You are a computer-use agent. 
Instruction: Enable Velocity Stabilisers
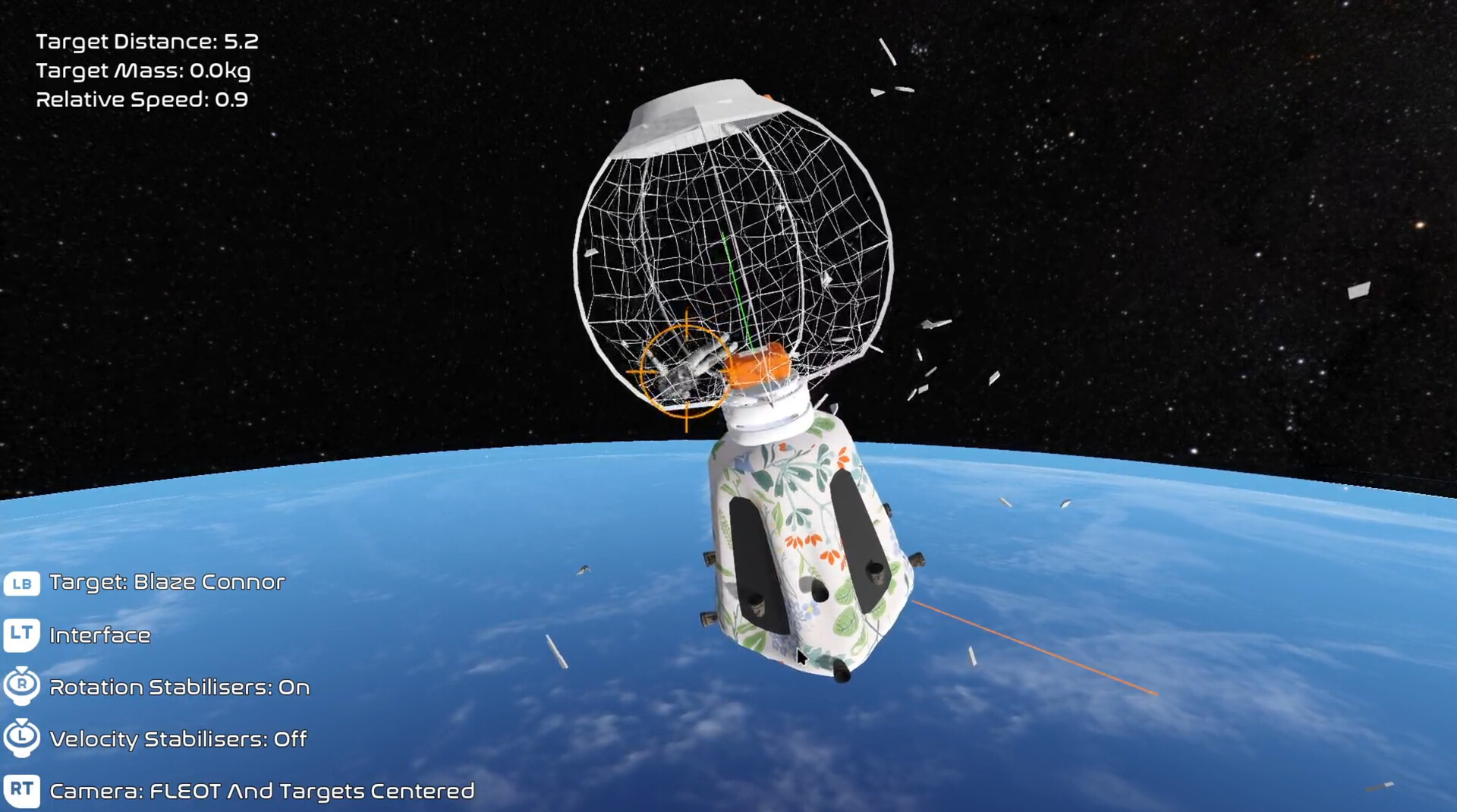tap(176, 738)
